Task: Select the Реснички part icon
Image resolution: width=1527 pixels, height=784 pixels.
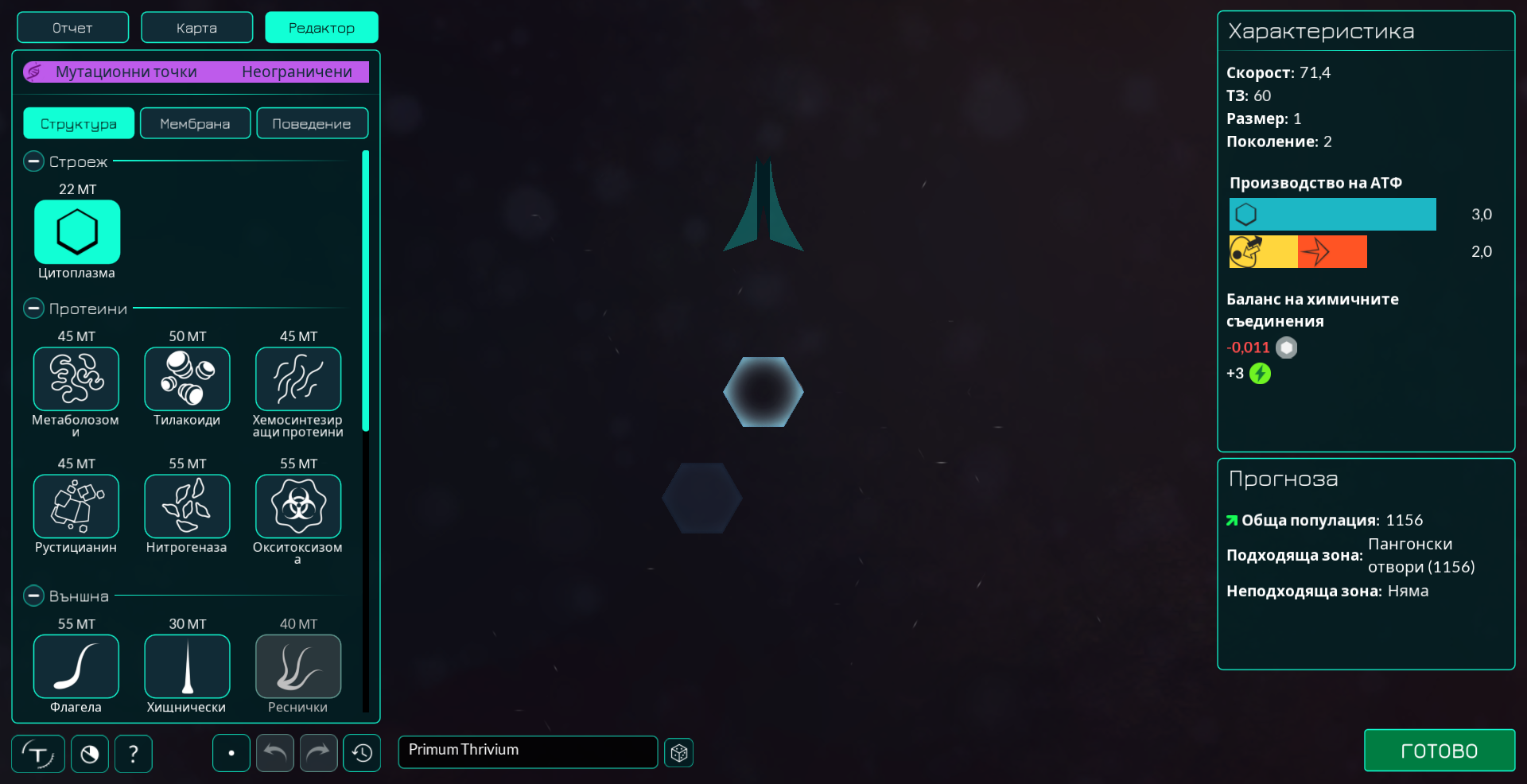Action: coord(297,666)
